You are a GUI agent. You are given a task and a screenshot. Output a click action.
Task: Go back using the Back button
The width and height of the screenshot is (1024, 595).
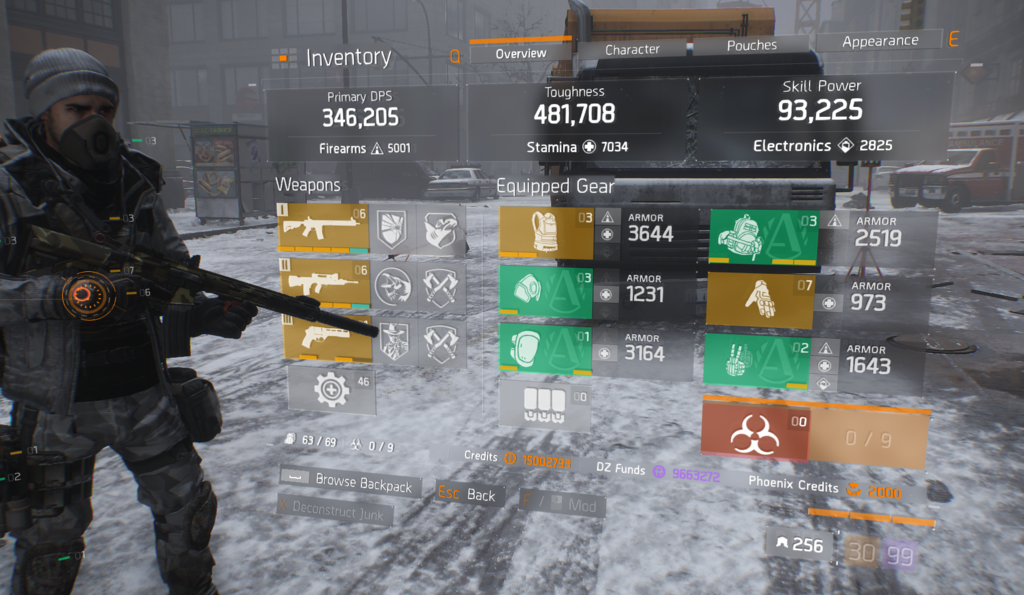pyautogui.click(x=469, y=494)
